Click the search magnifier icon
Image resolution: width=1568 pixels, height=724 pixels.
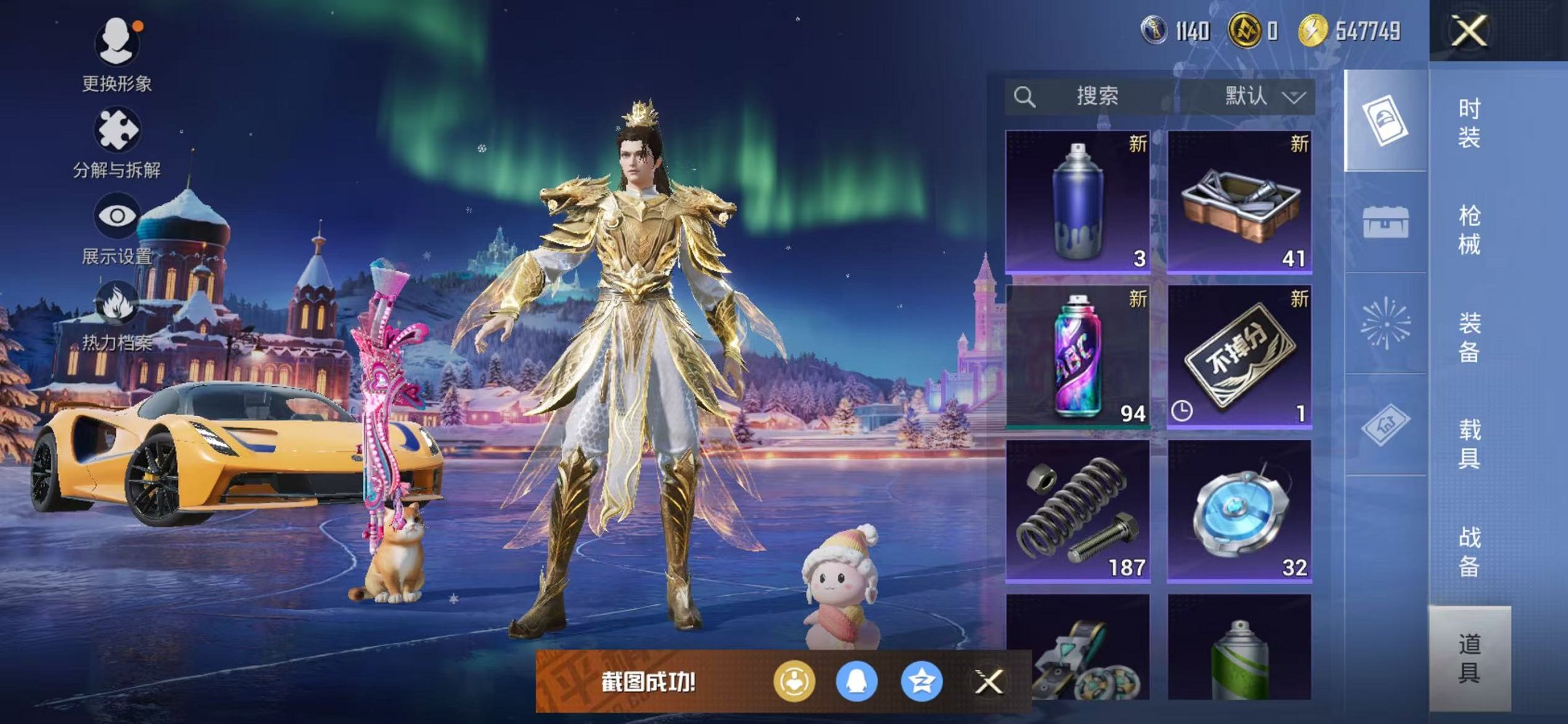tap(1025, 97)
